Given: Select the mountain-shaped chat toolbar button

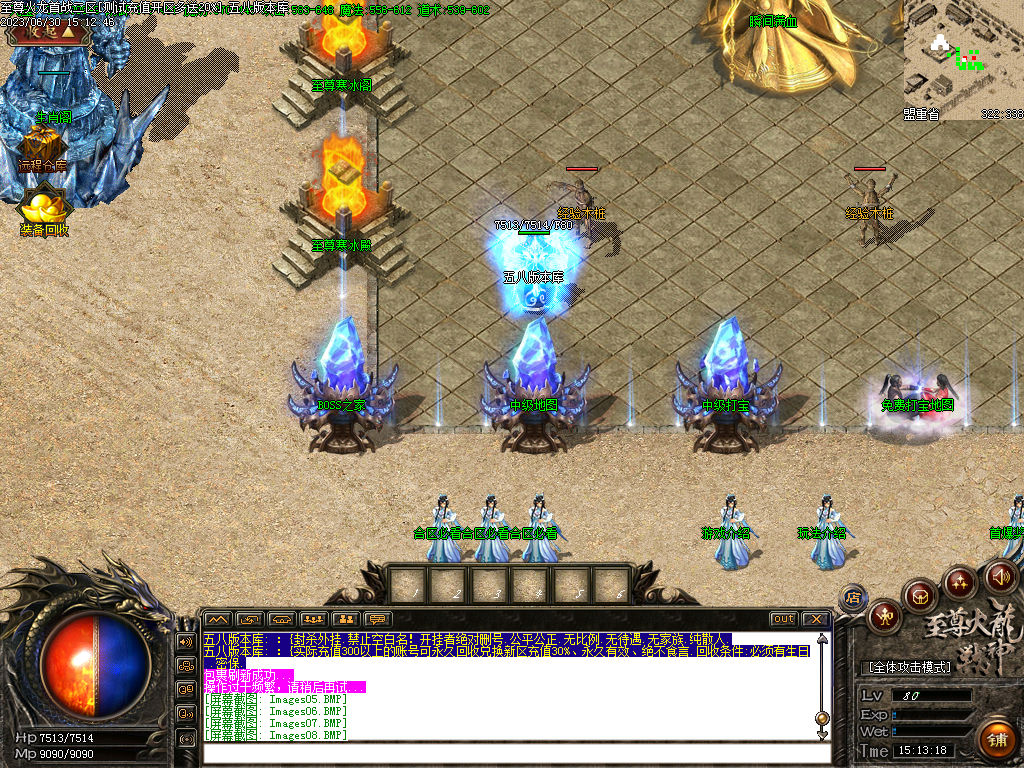Looking at the screenshot, I should (218, 619).
